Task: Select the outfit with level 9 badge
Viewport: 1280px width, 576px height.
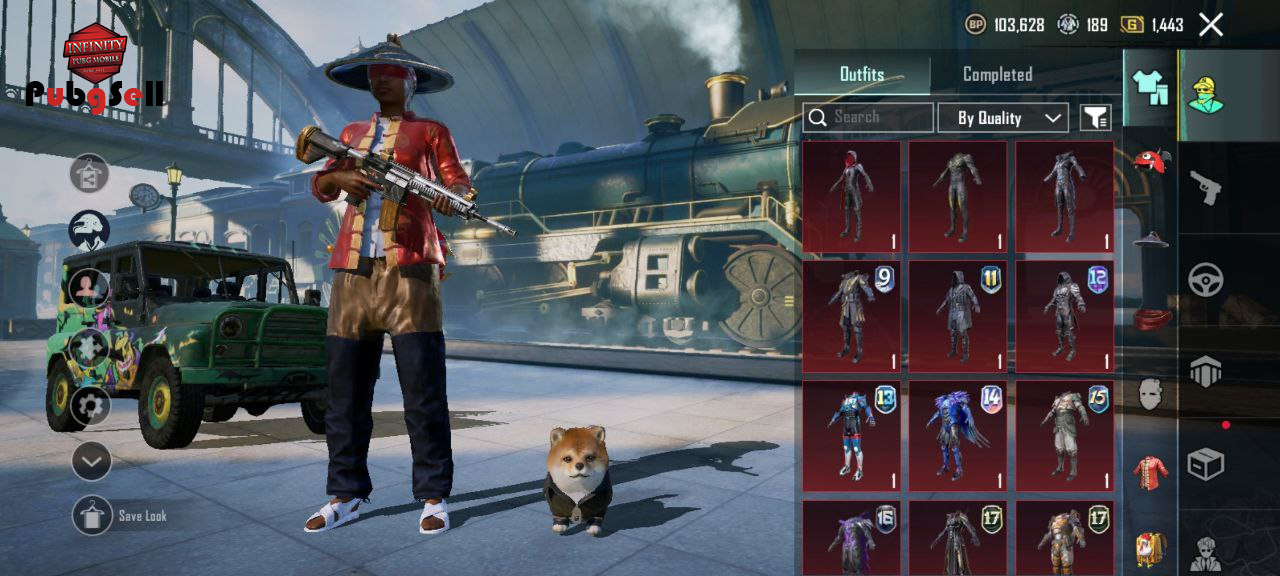Action: (x=851, y=316)
